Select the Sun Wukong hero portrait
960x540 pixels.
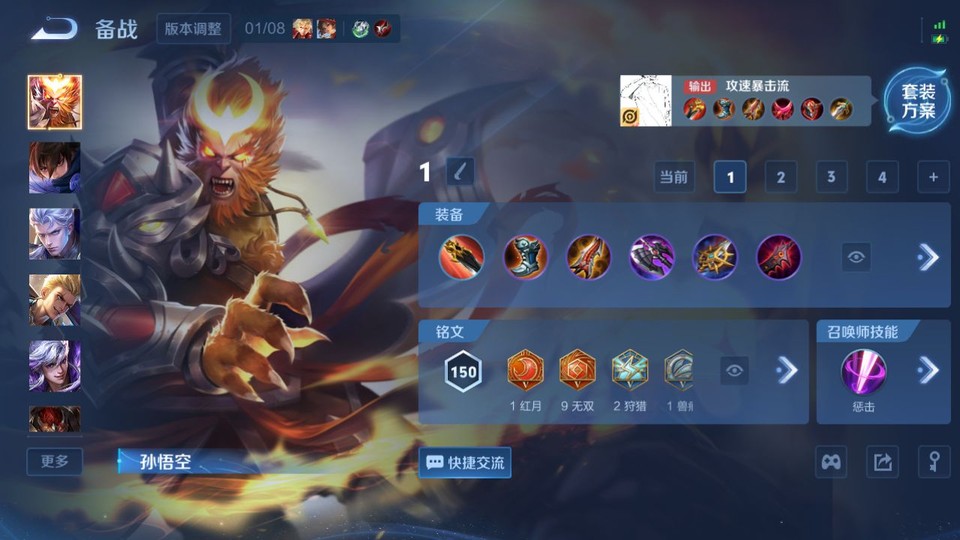(55, 102)
